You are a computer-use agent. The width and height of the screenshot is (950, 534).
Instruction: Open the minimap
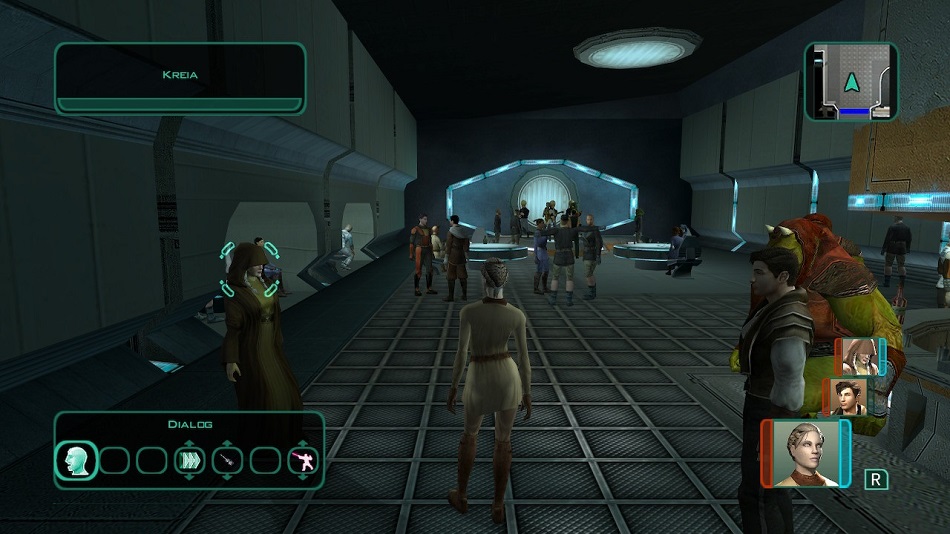pos(851,82)
